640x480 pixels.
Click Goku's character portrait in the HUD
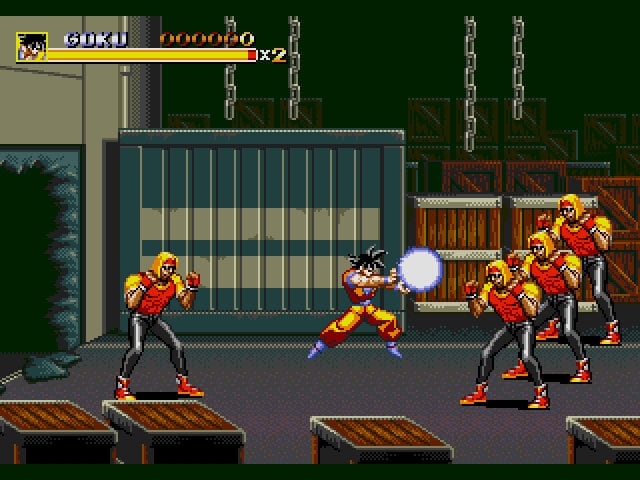point(32,46)
